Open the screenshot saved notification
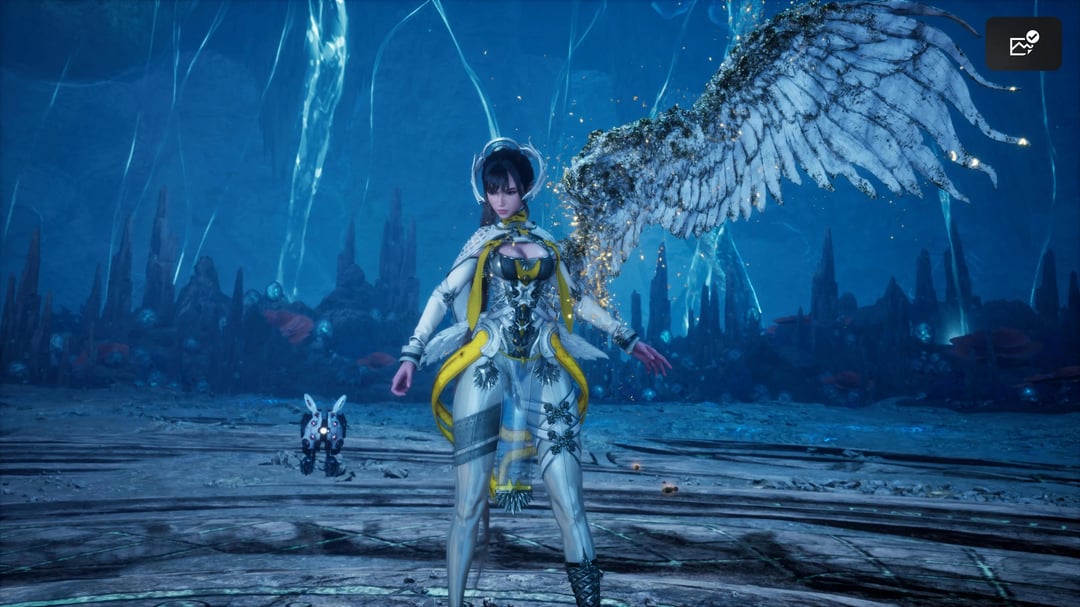 [x=1023, y=44]
